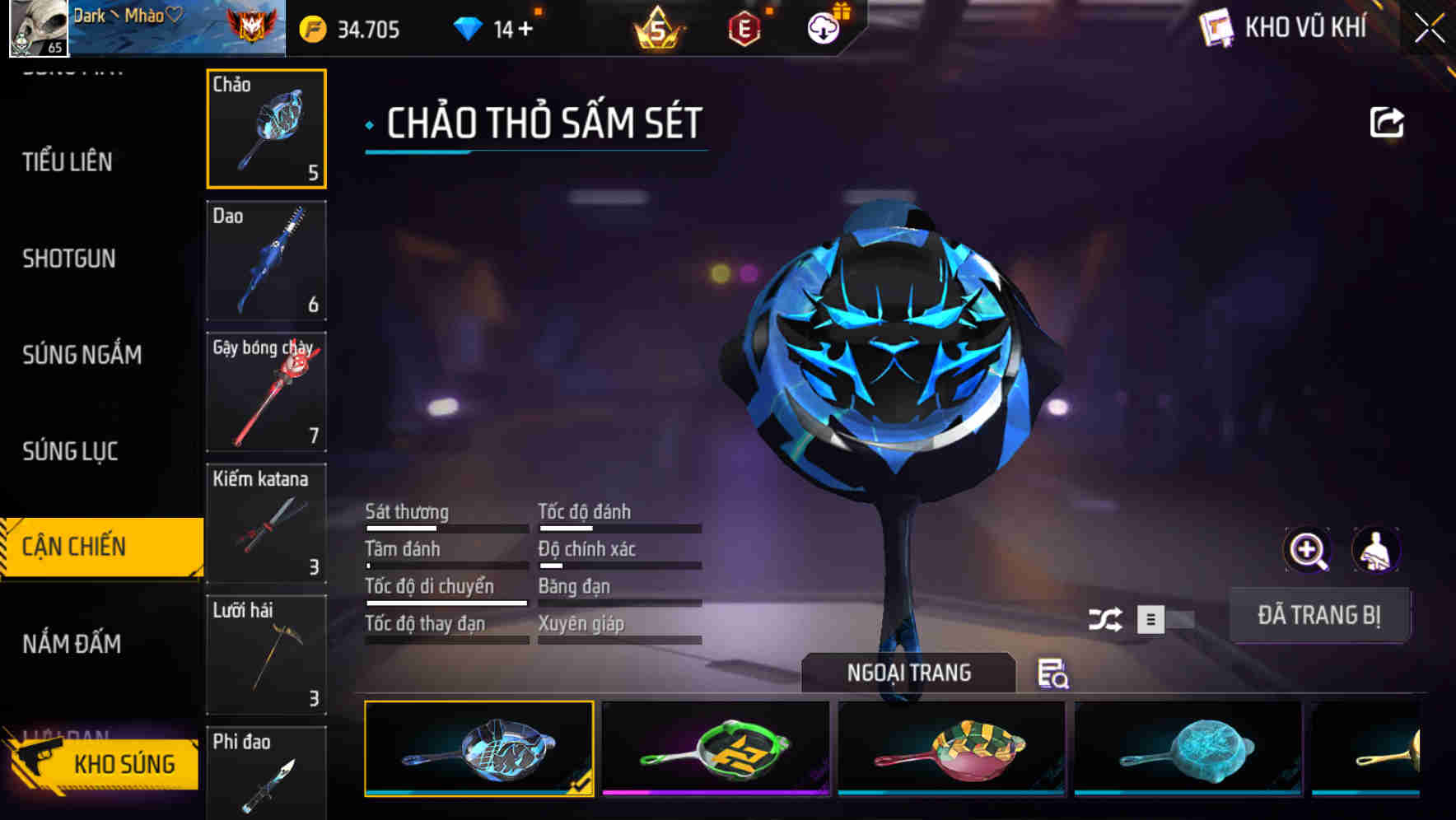Select the SHOTGUN weapon category
Viewport: 1456px width, 820px height.
69,259
